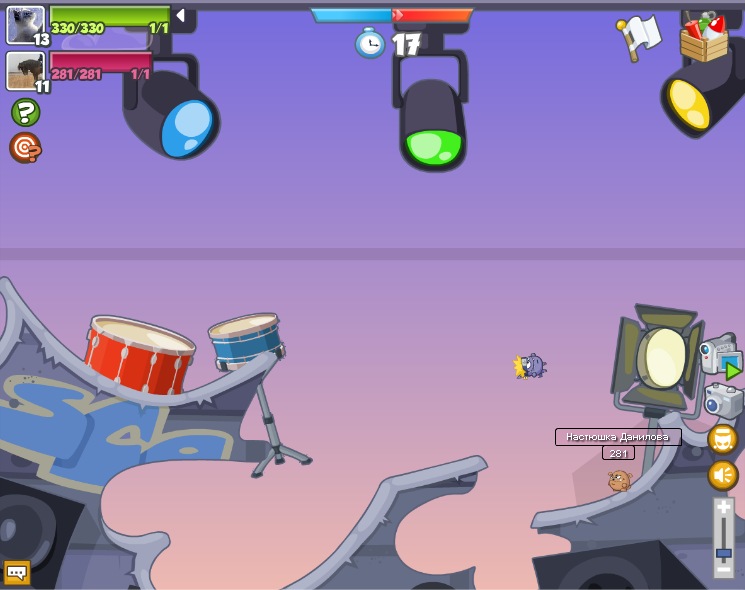Take a screenshot with the camera icon
Image resolution: width=745 pixels, height=590 pixels.
(721, 401)
